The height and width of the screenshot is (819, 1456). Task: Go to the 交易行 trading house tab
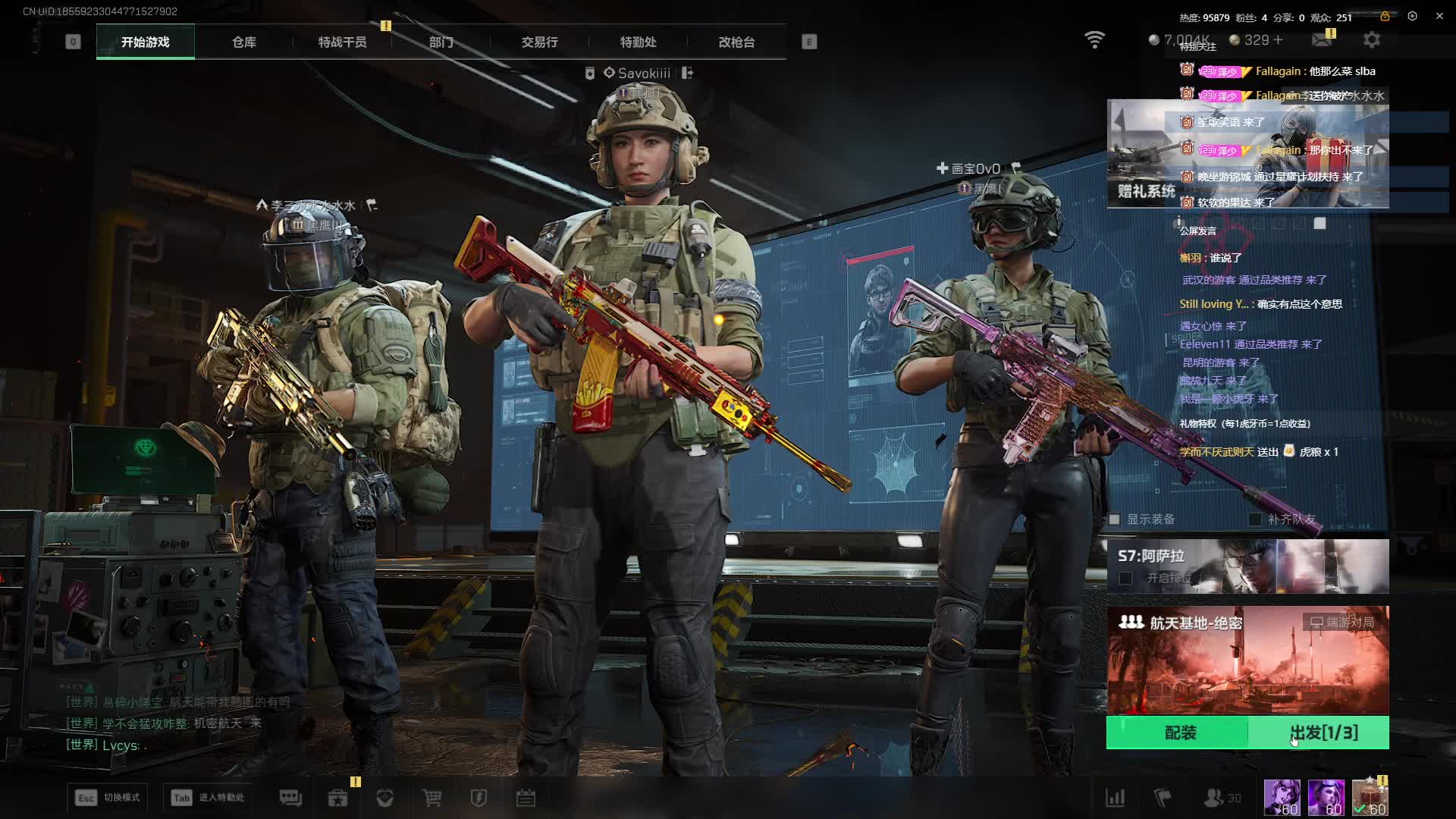coord(539,42)
